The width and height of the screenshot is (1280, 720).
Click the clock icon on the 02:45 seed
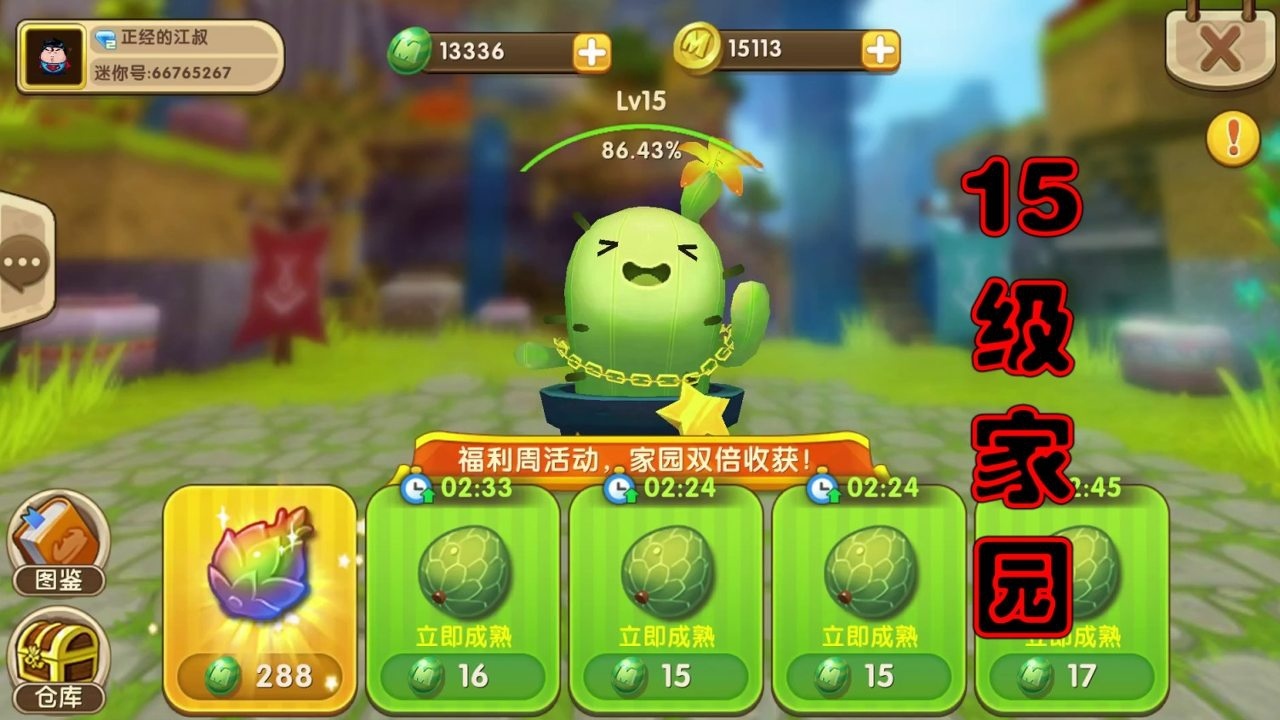click(1027, 491)
